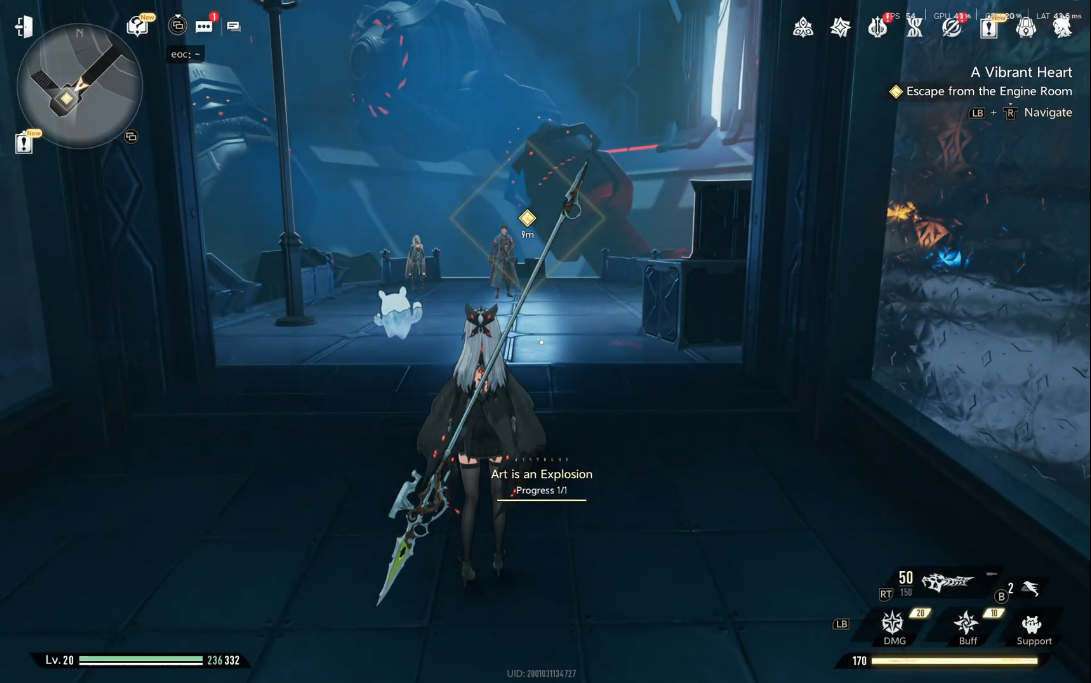The image size is (1091, 683).
Task: Open the circular minimap
Action: 80,86
